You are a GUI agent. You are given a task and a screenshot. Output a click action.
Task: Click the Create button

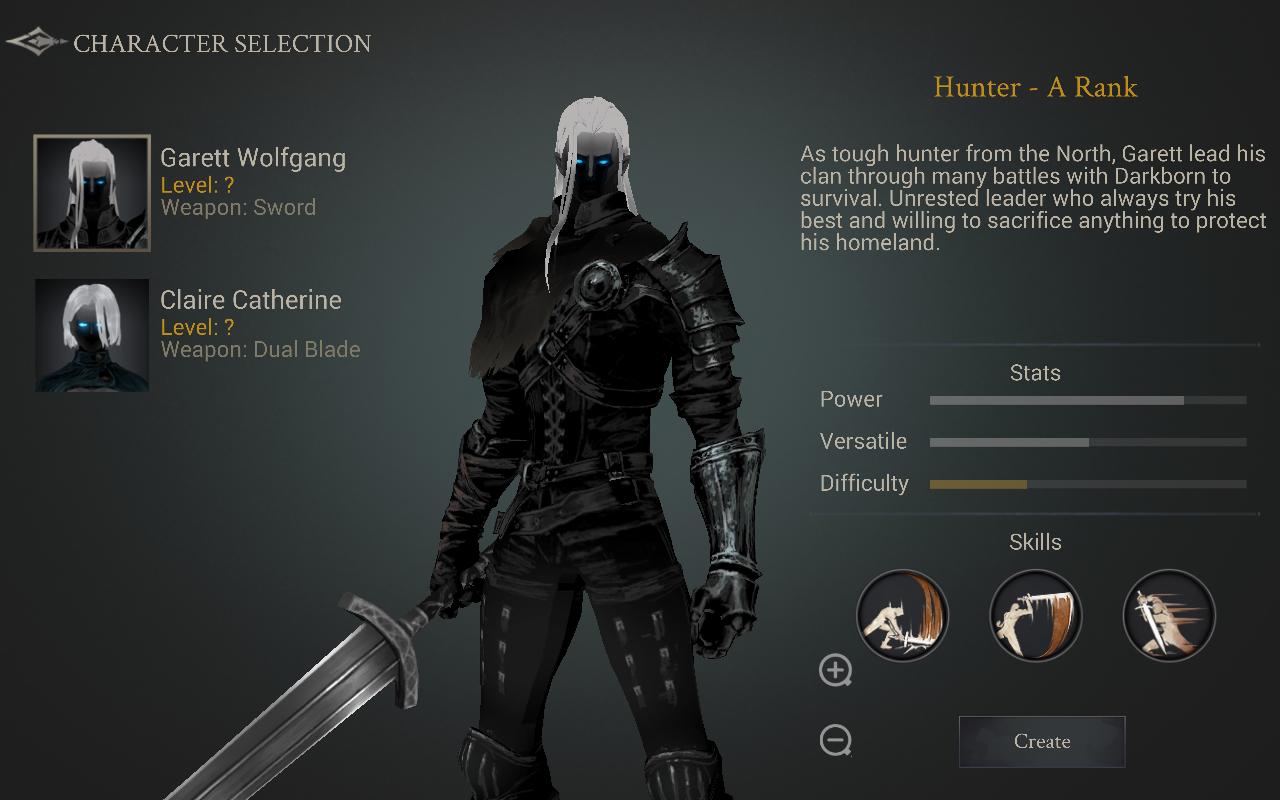1042,742
